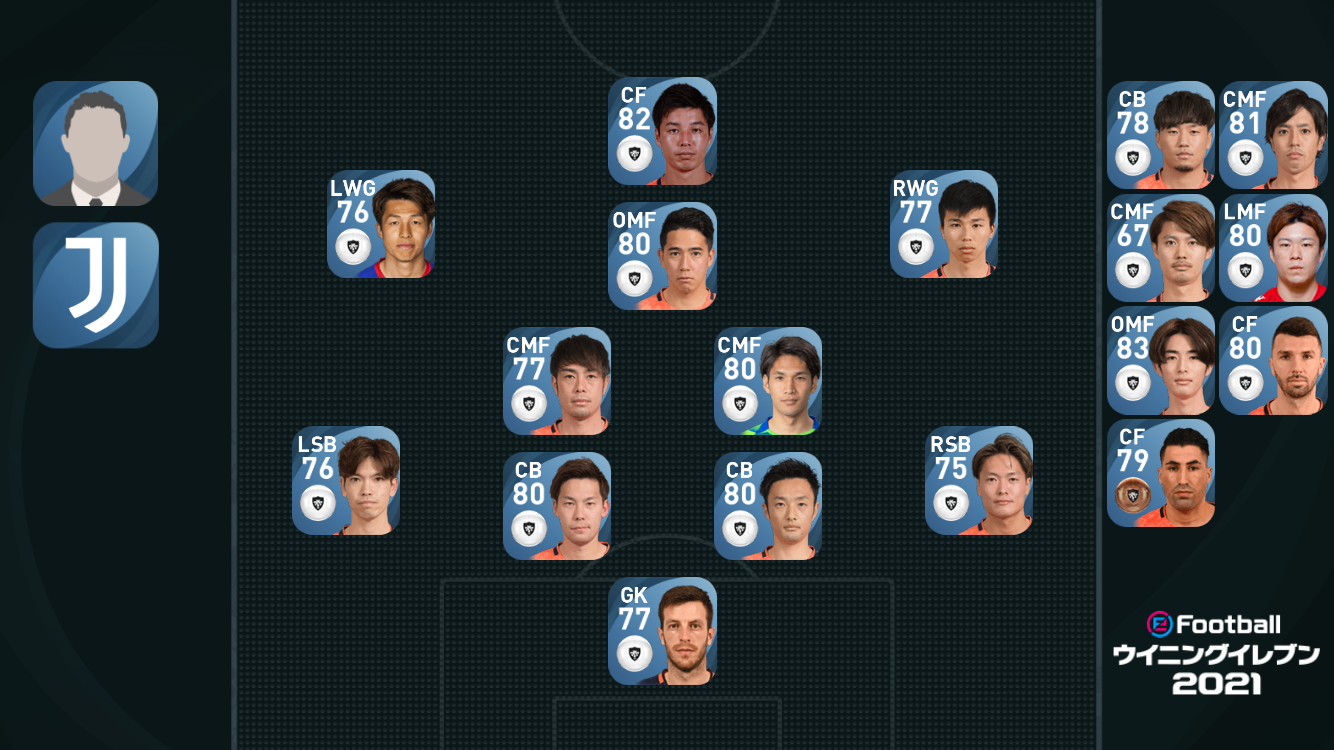Screen dimensions: 1334x750
Task: Pick the LMF 80 substitute card
Action: 1273,248
